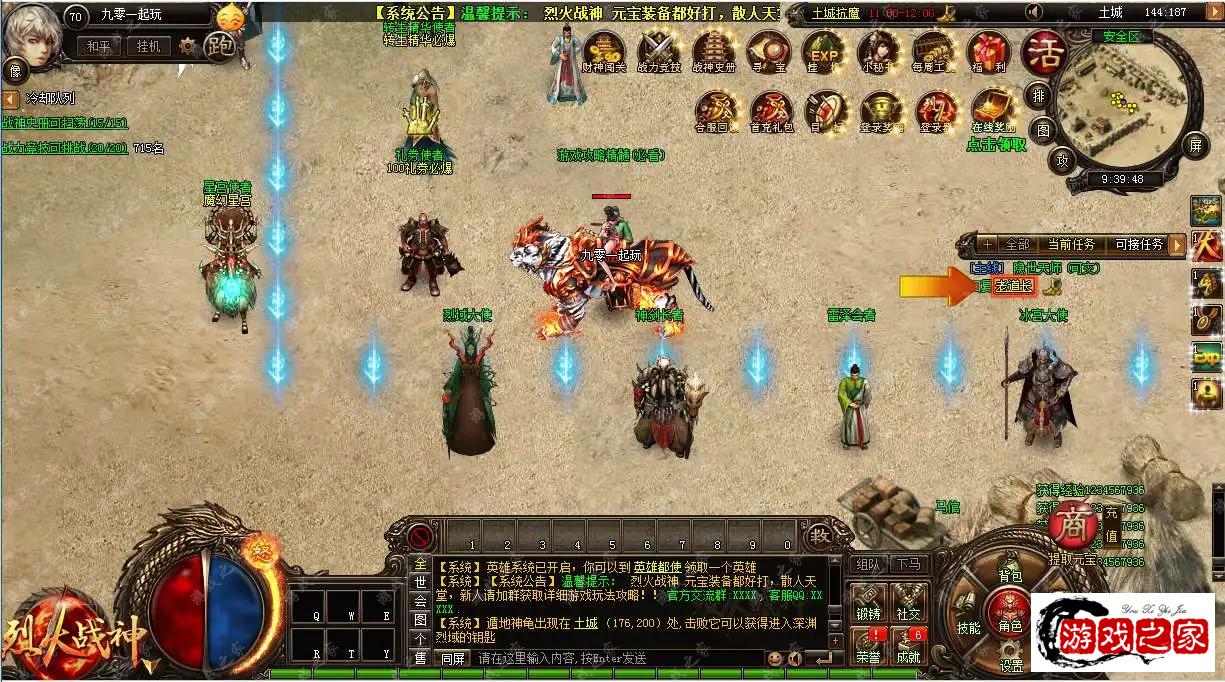The height and width of the screenshot is (682, 1225).
Task: Open the 设置 settings gear button
Action: click(x=1011, y=656)
